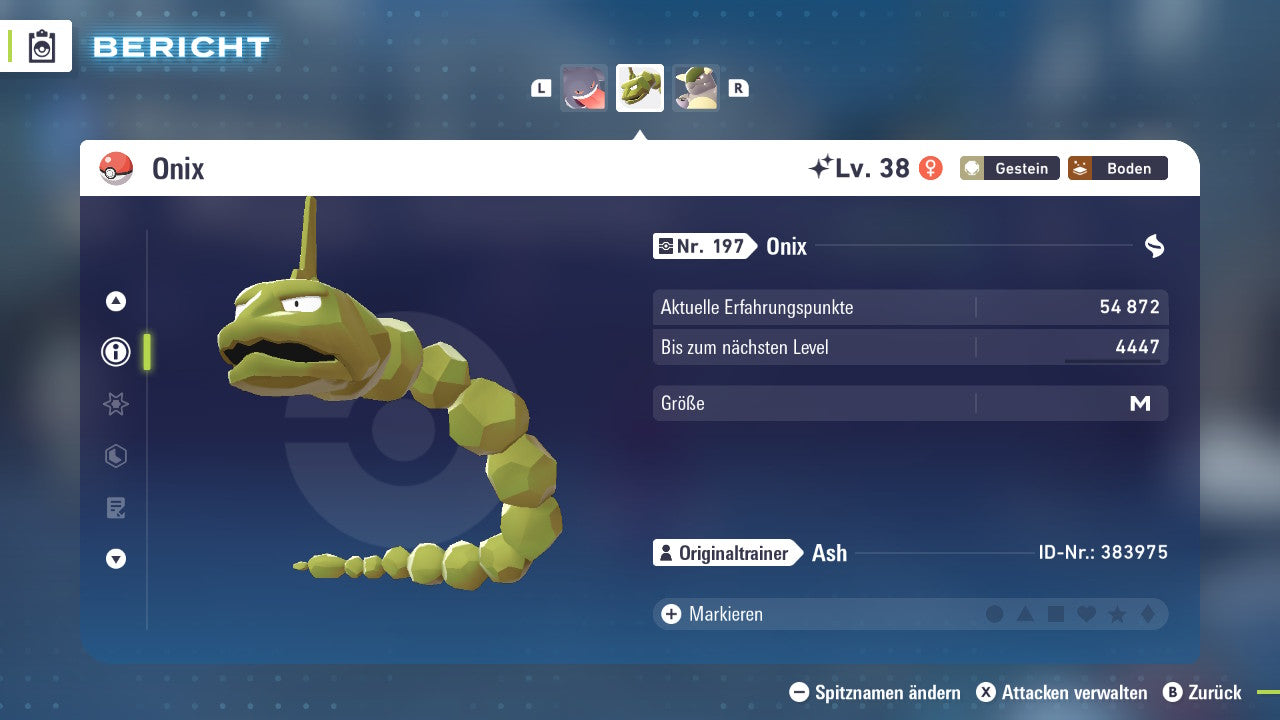Toggle the heart marking

[x=1086, y=614]
